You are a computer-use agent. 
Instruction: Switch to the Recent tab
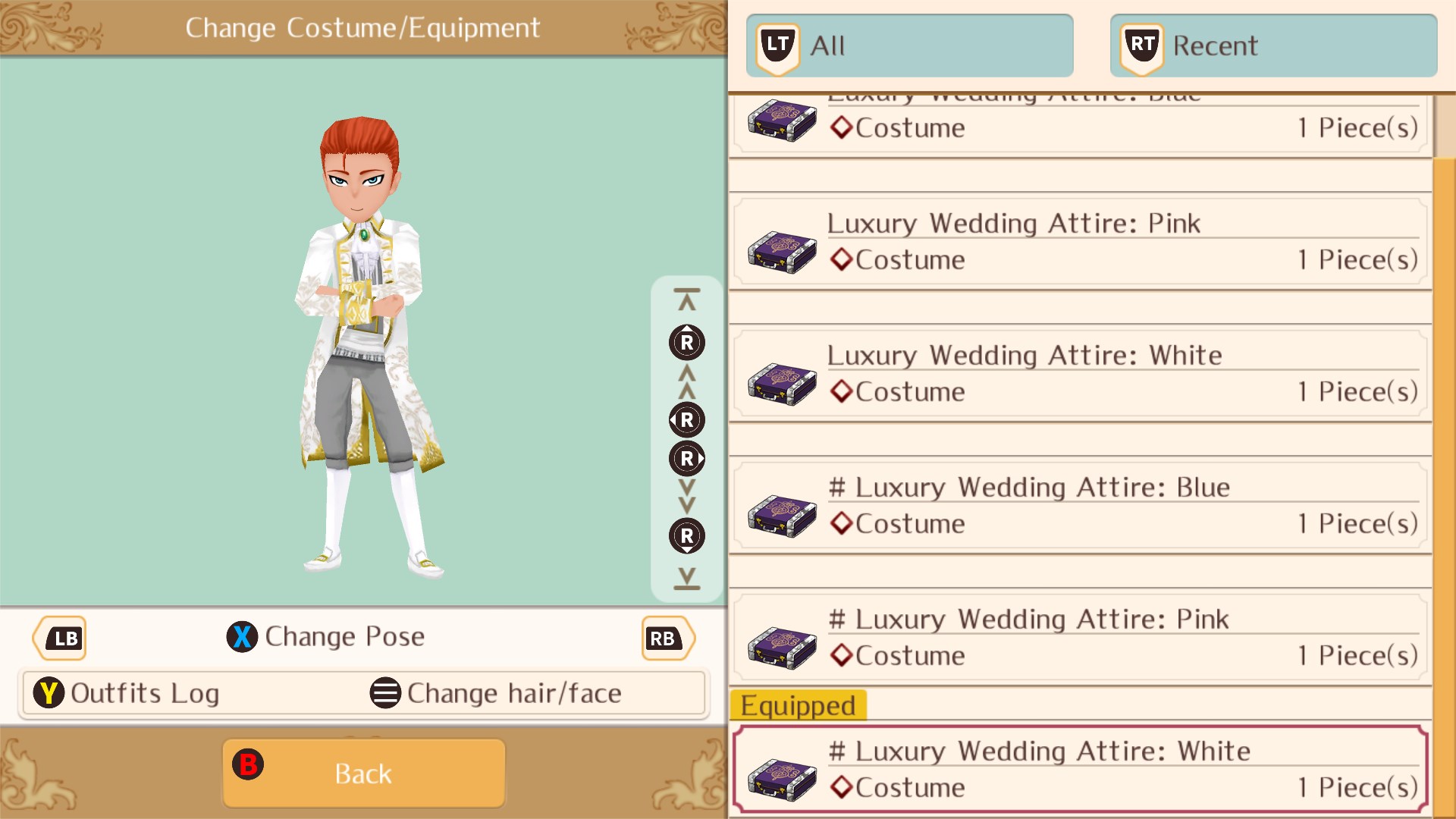[x=1272, y=45]
